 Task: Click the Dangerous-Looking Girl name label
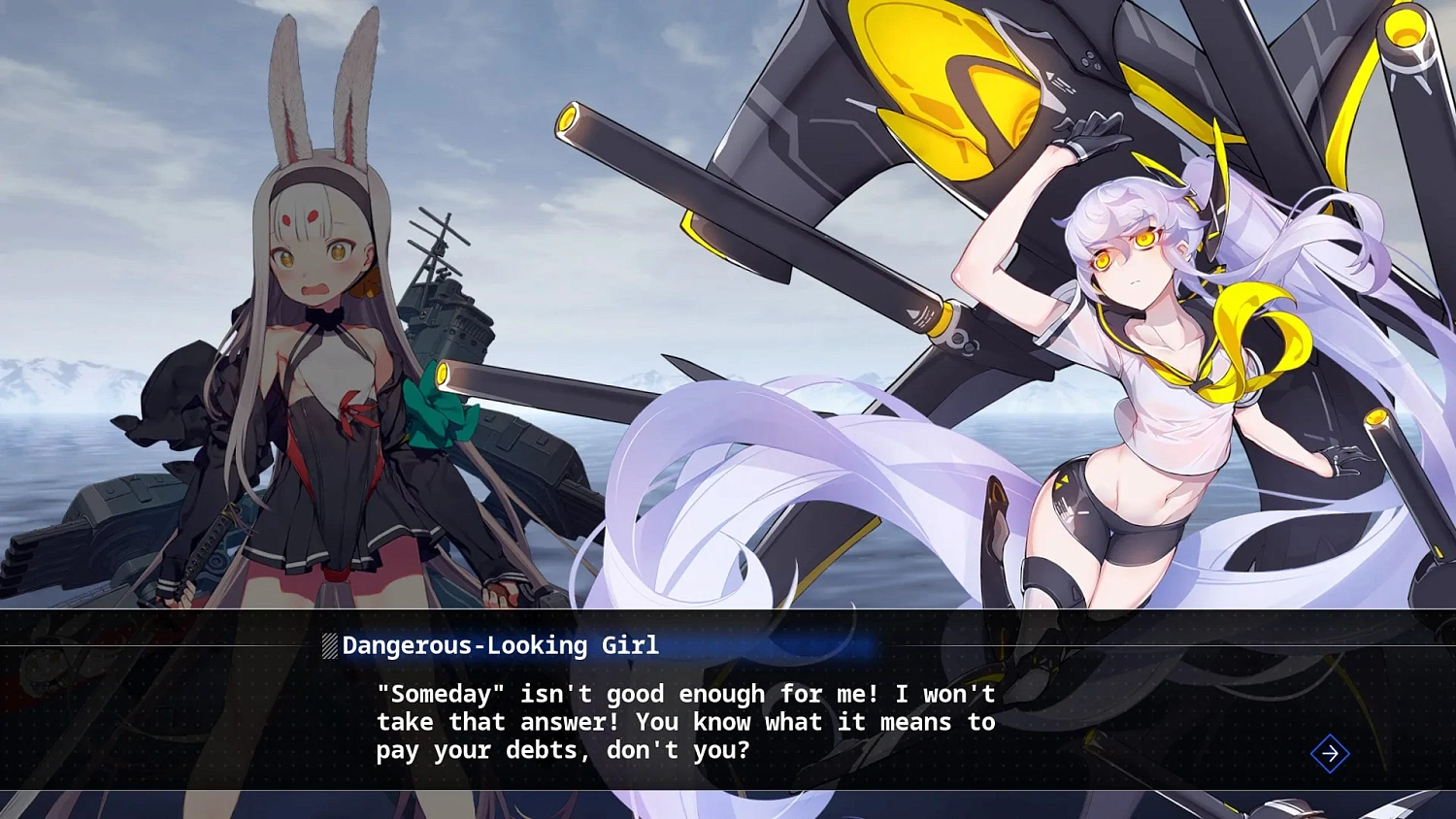pyautogui.click(x=501, y=645)
